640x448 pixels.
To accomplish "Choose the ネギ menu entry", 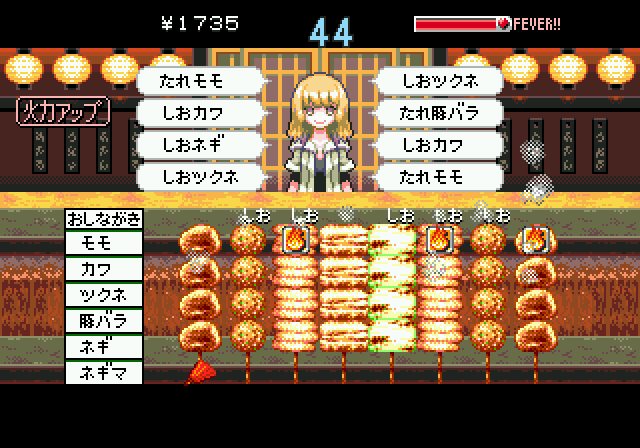I will (104, 347).
